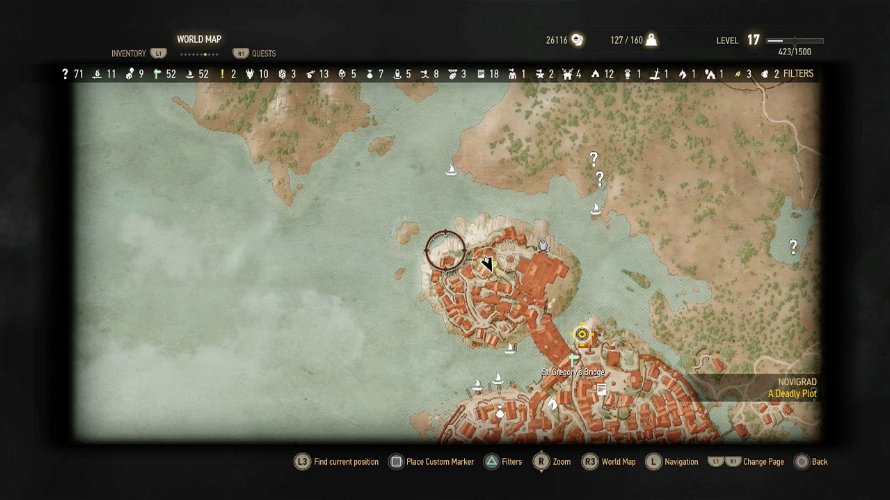
Task: Toggle the yellow exclamation quest filter
Action: (222, 74)
